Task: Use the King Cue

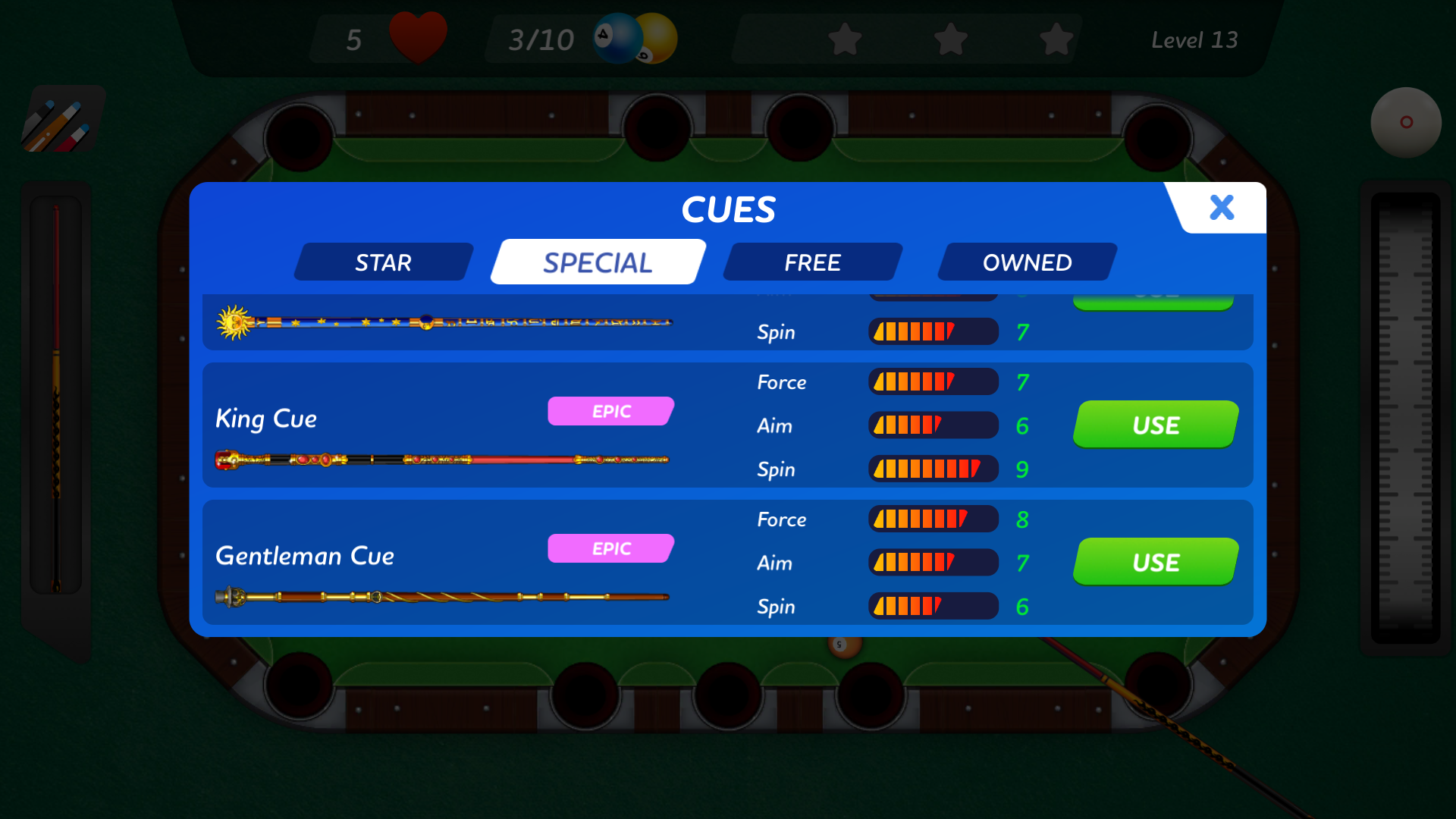Action: coord(1154,425)
